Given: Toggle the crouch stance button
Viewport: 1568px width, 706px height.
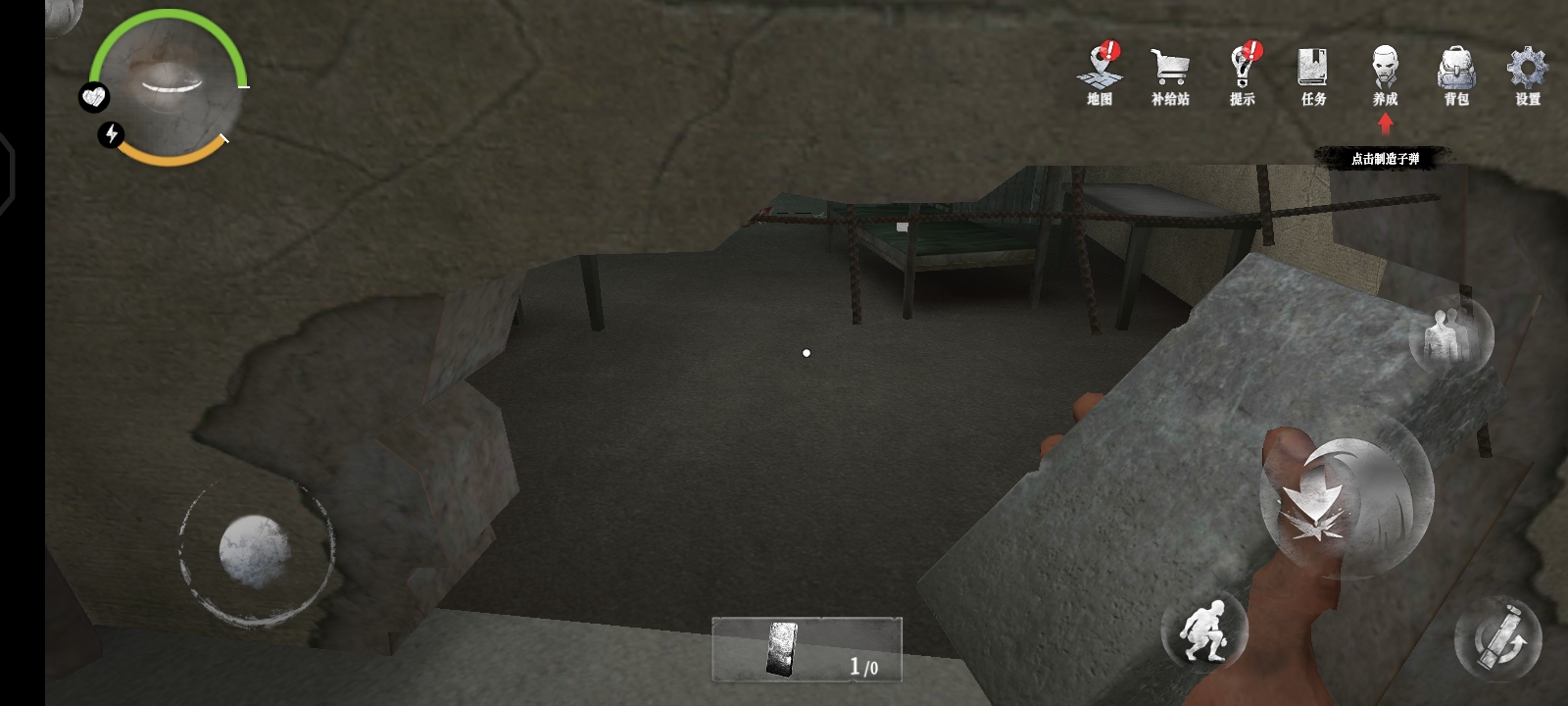Looking at the screenshot, I should click(x=1204, y=630).
